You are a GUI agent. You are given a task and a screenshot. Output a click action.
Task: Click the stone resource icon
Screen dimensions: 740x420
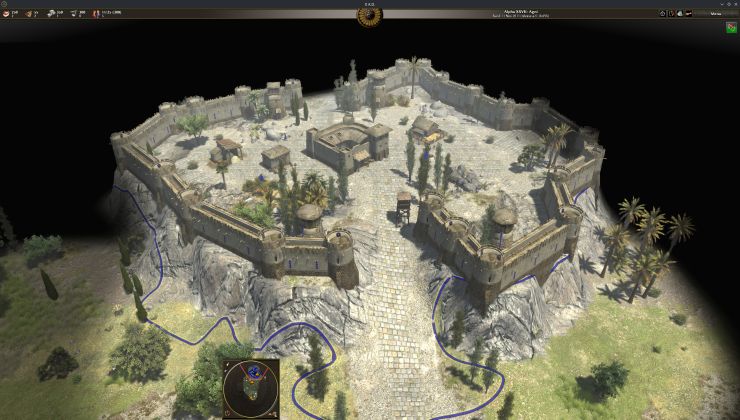(50, 14)
